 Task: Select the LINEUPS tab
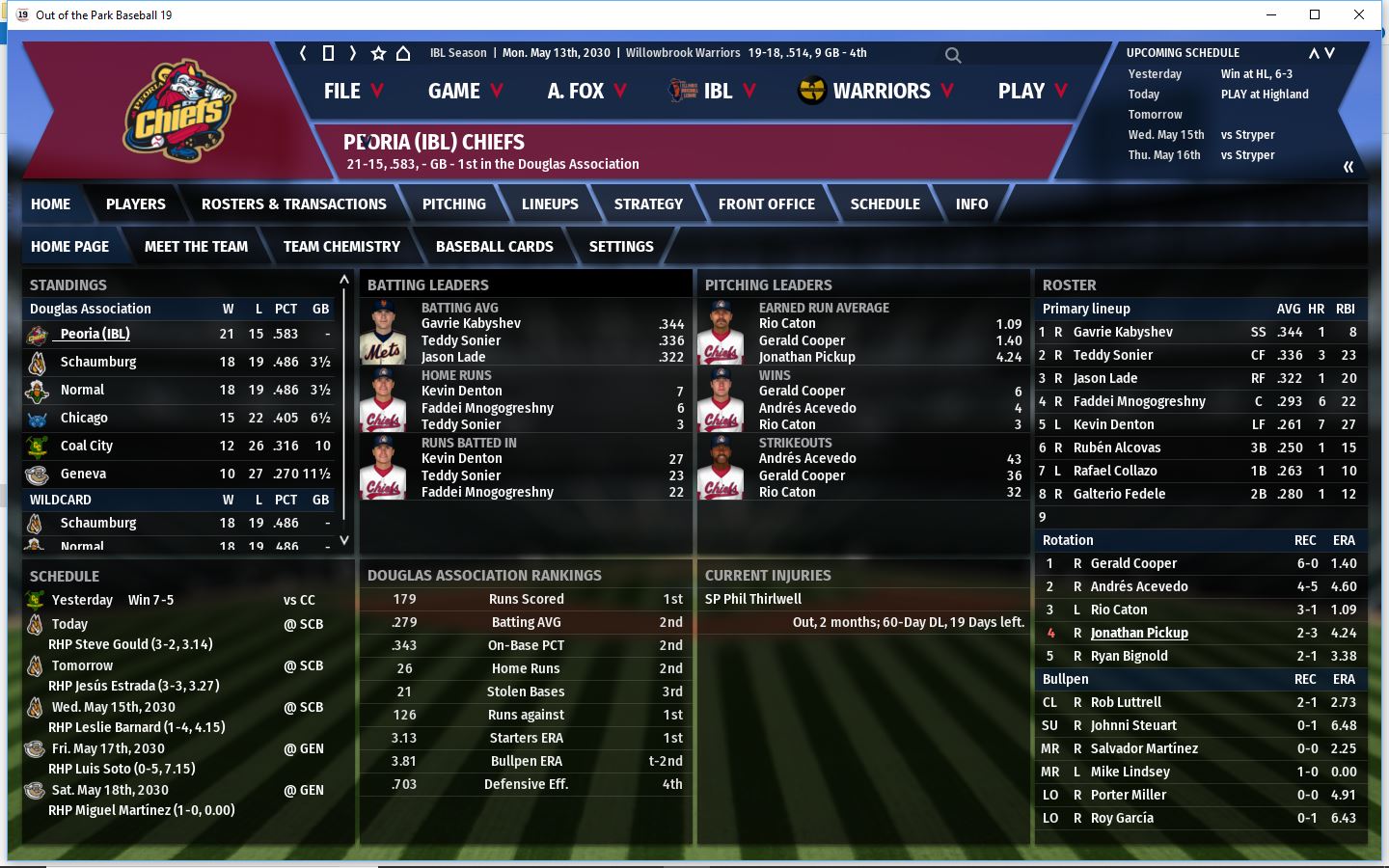(550, 204)
